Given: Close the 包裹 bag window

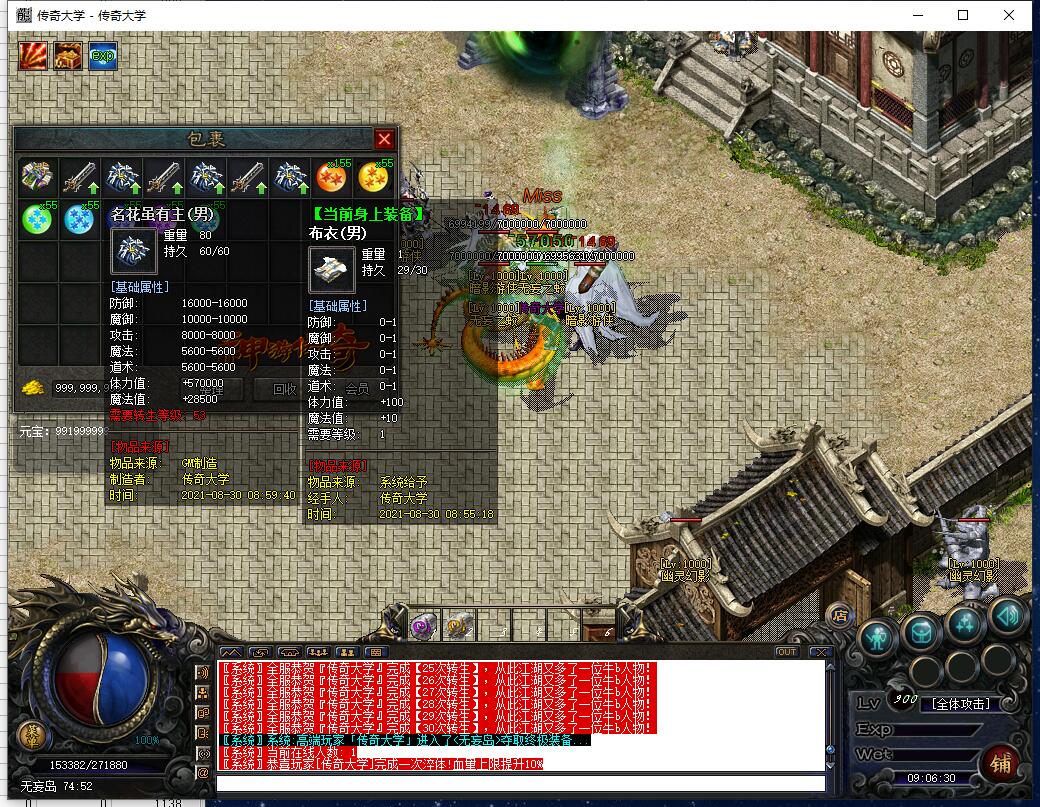Looking at the screenshot, I should (x=384, y=139).
